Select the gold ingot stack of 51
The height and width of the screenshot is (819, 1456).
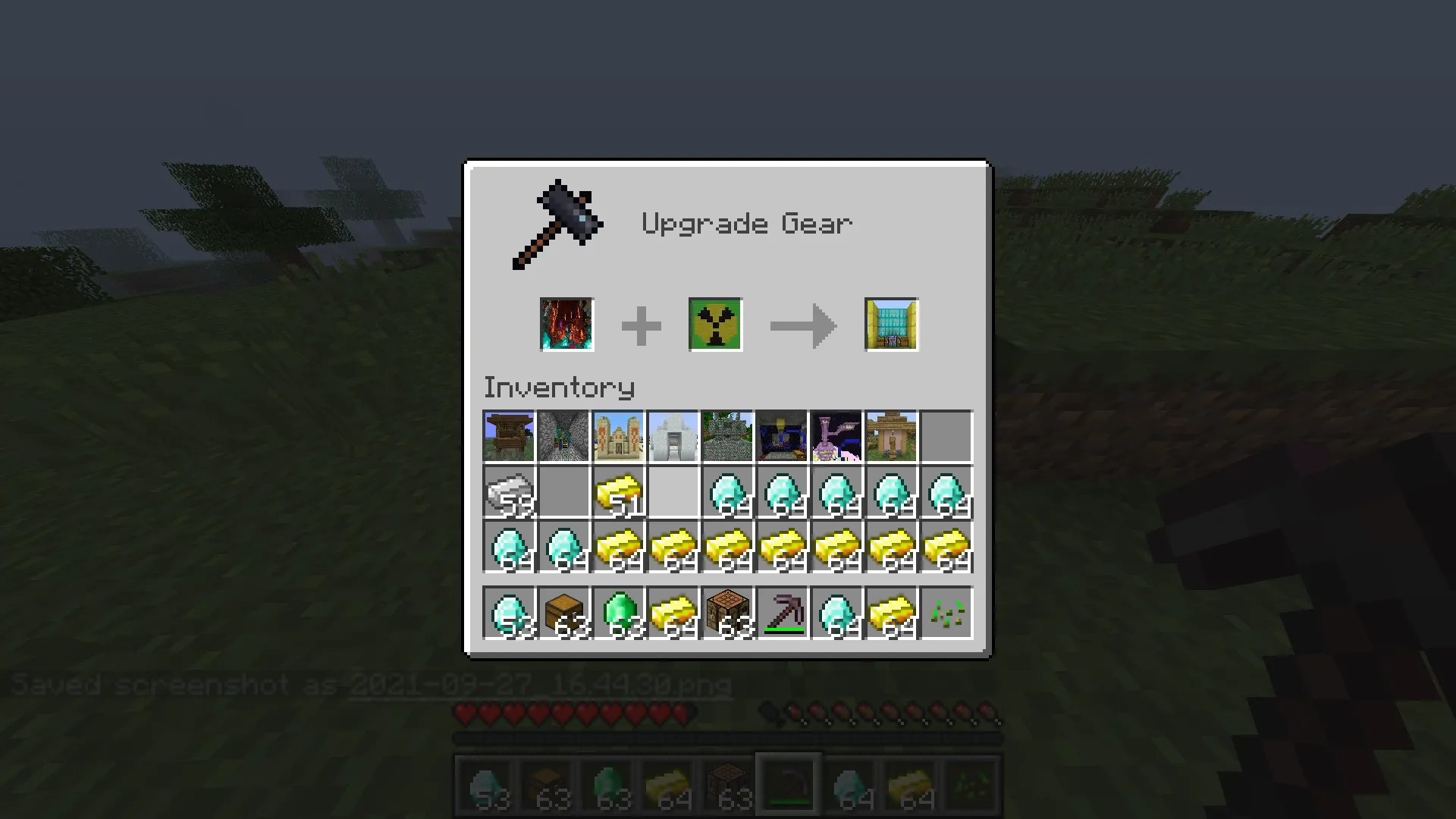617,493
